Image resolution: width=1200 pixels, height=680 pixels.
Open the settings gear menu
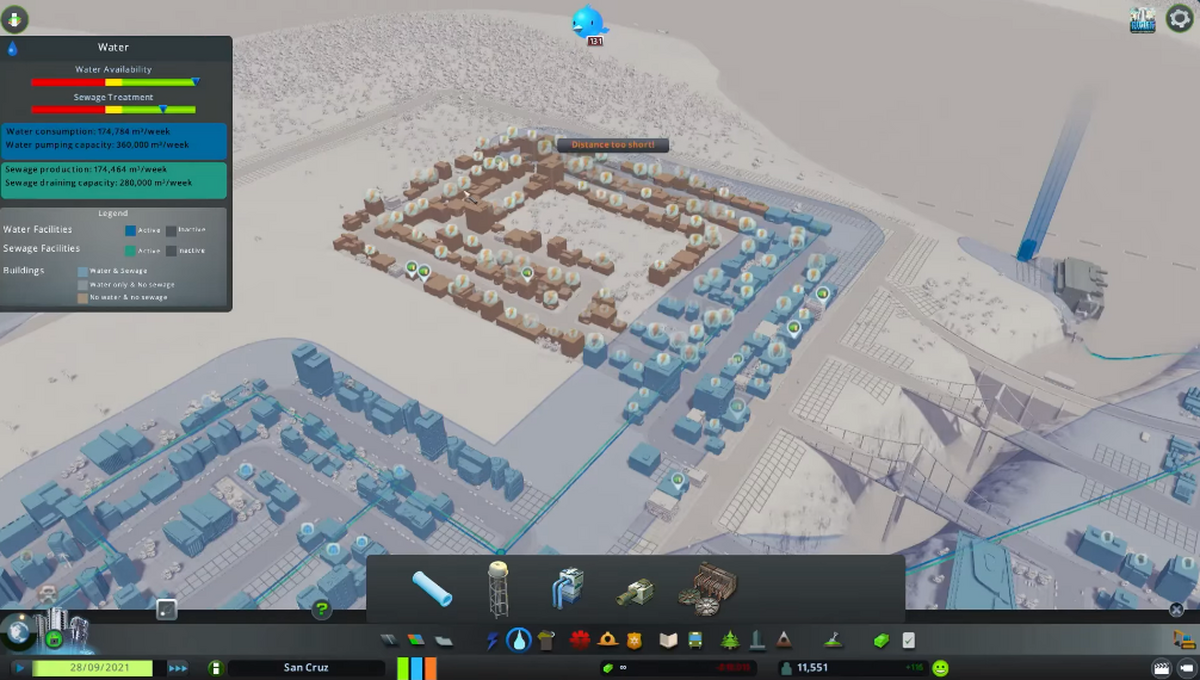[x=1180, y=20]
